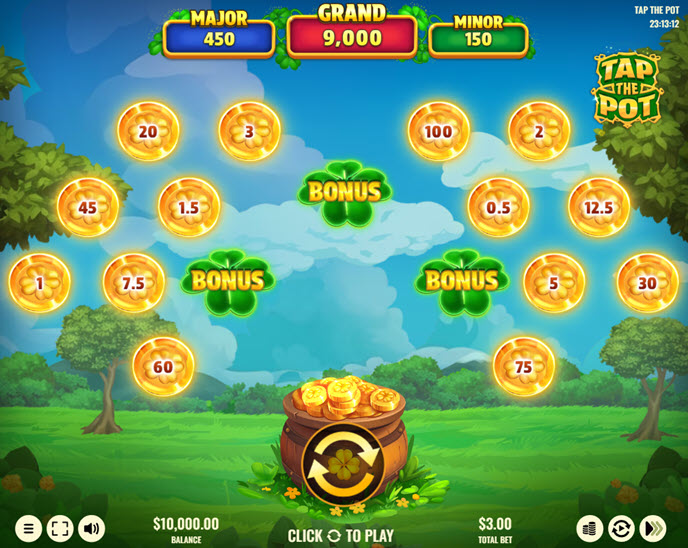Mute the game sound

coord(92,528)
